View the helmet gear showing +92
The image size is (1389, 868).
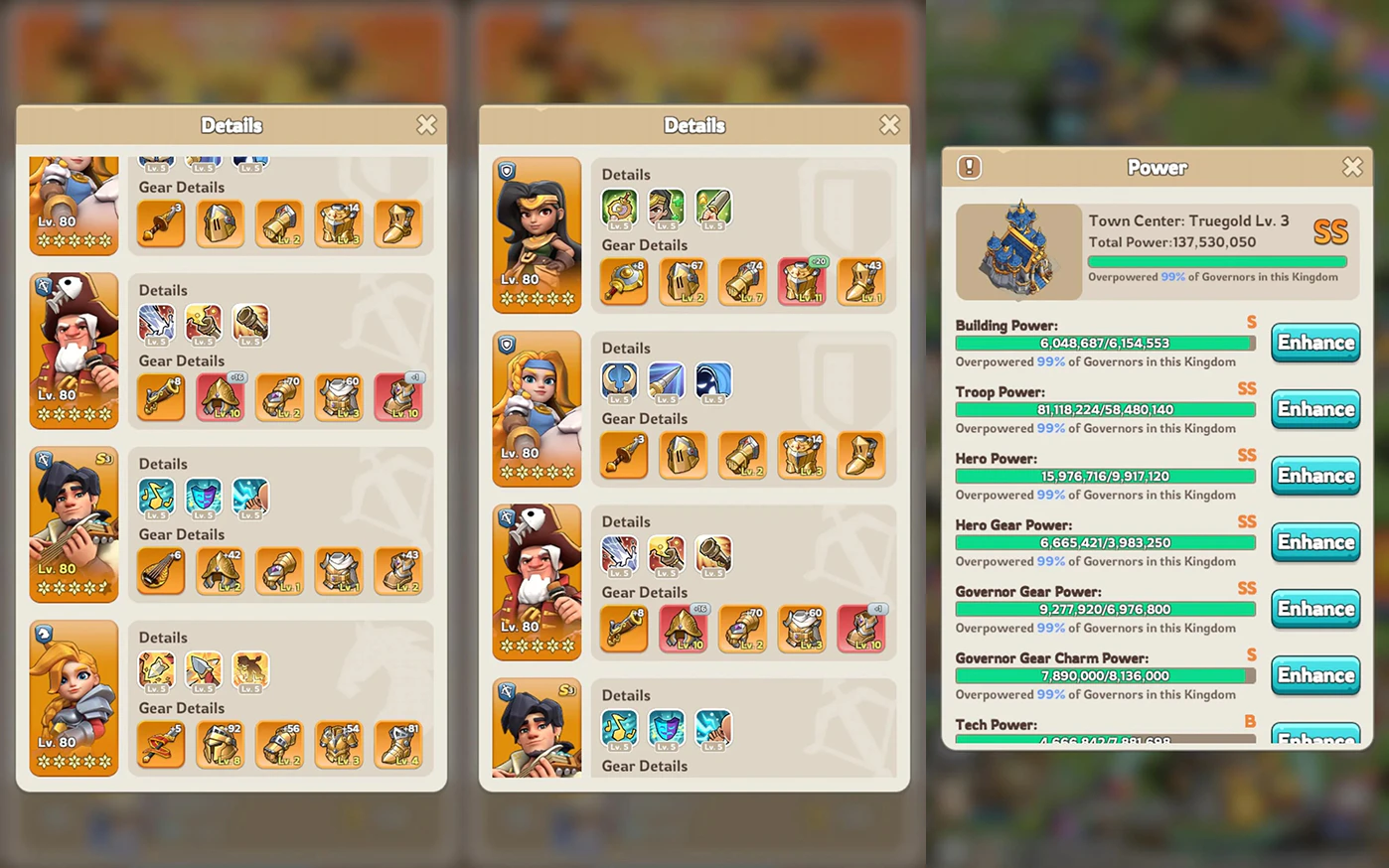pos(221,746)
